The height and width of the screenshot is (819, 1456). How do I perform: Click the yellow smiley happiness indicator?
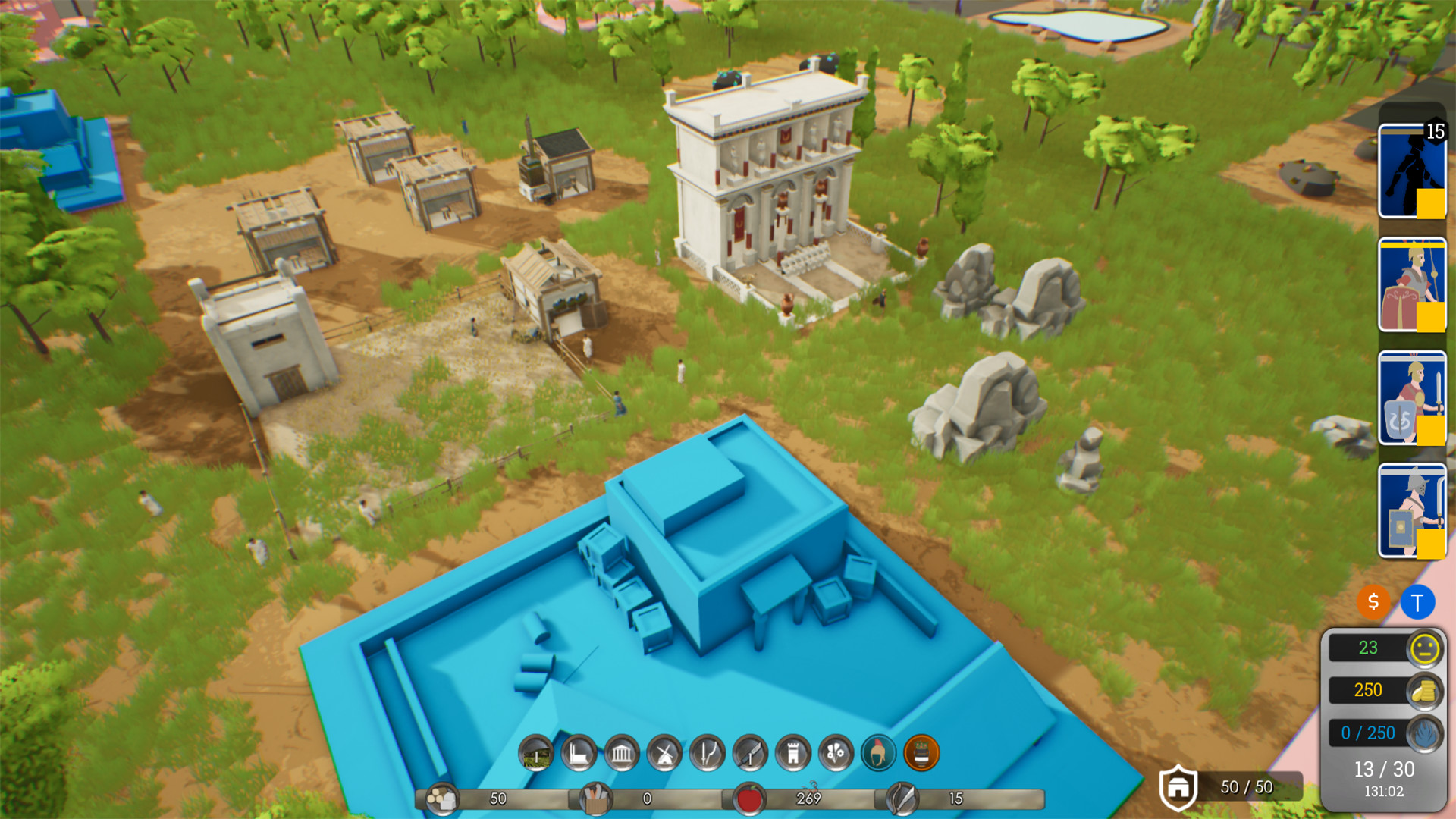click(x=1423, y=648)
